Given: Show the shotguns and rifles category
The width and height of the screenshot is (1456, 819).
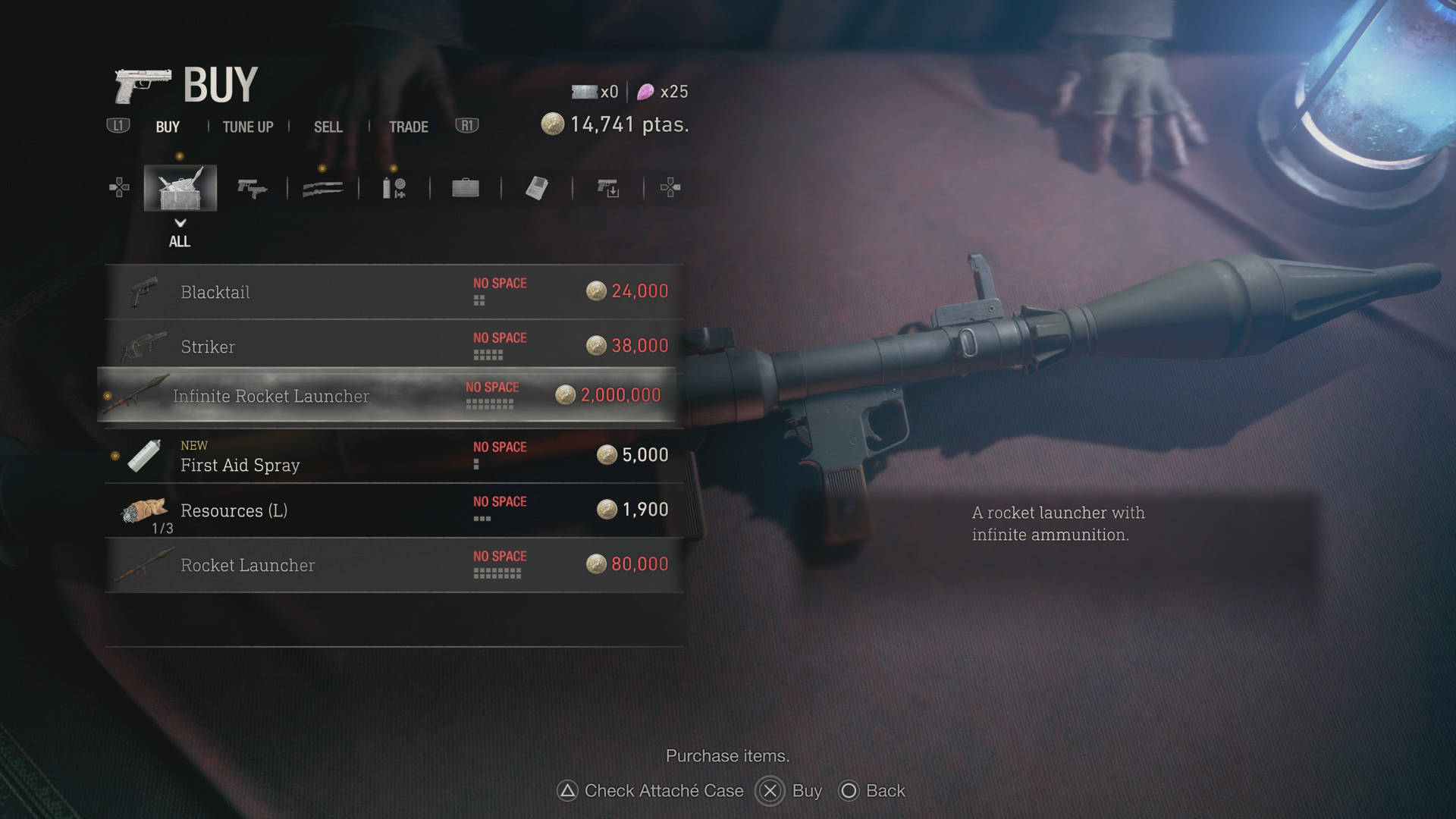Looking at the screenshot, I should tap(322, 188).
